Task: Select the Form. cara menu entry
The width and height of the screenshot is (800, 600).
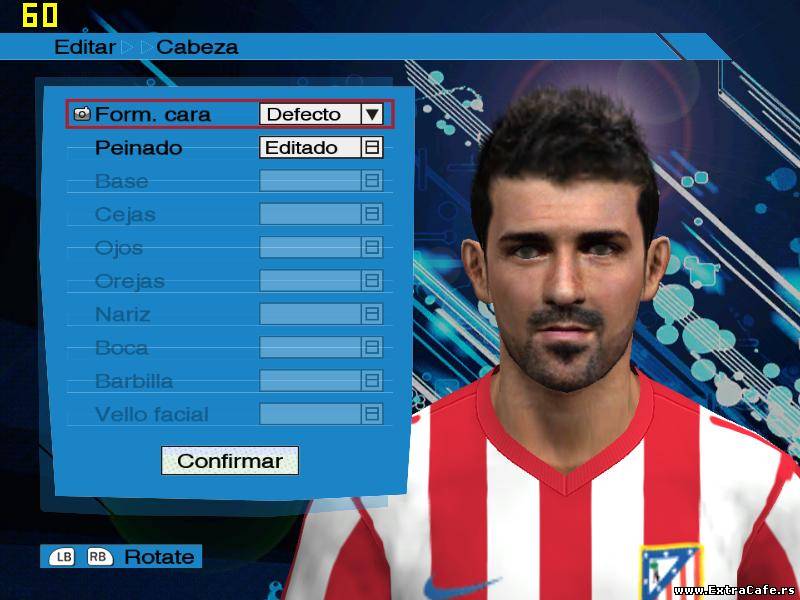Action: 153,114
